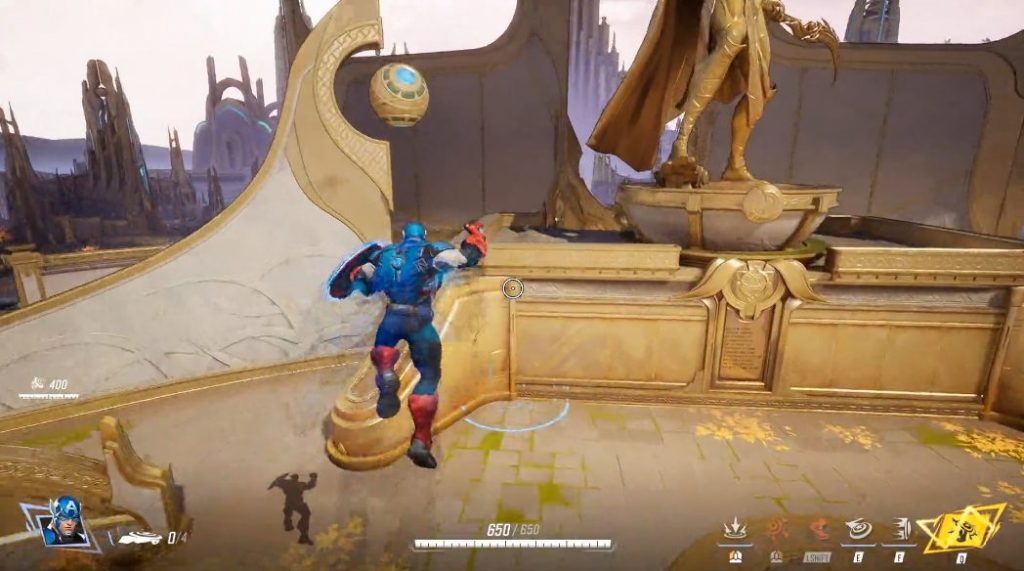Trigger the shield toss ability icon
The image size is (1024, 571).
click(858, 529)
